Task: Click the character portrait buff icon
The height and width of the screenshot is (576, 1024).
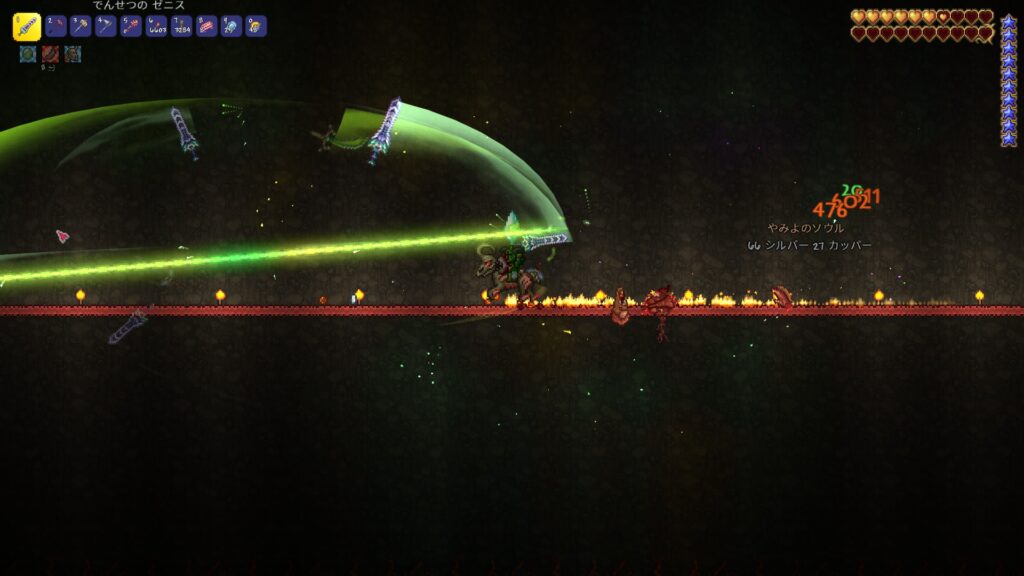Action: coord(73,54)
